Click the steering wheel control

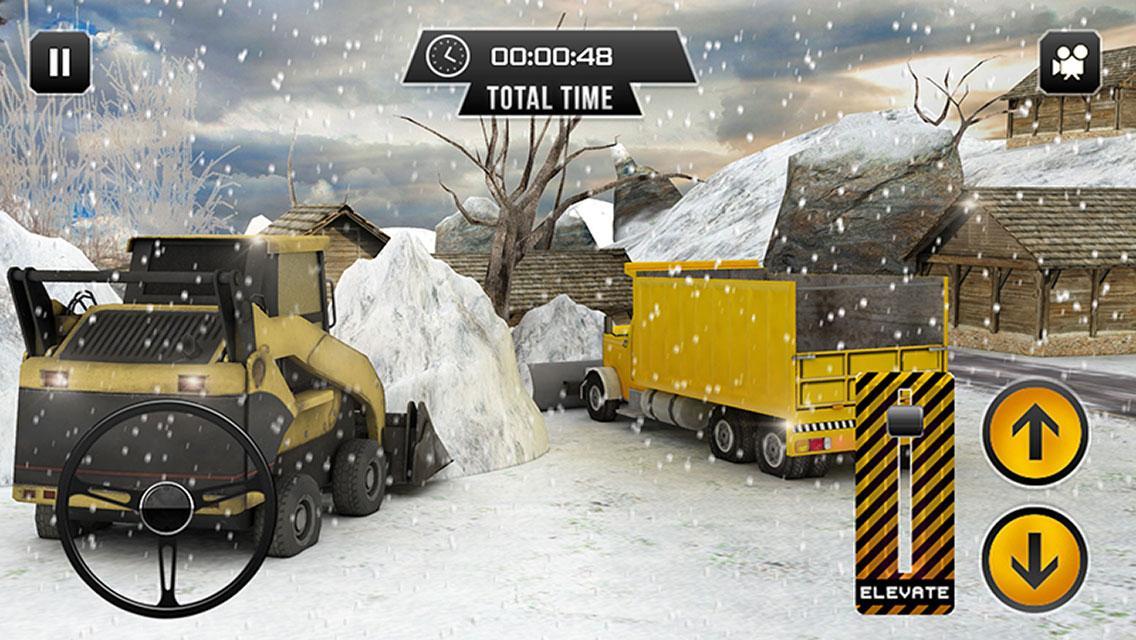(x=166, y=507)
